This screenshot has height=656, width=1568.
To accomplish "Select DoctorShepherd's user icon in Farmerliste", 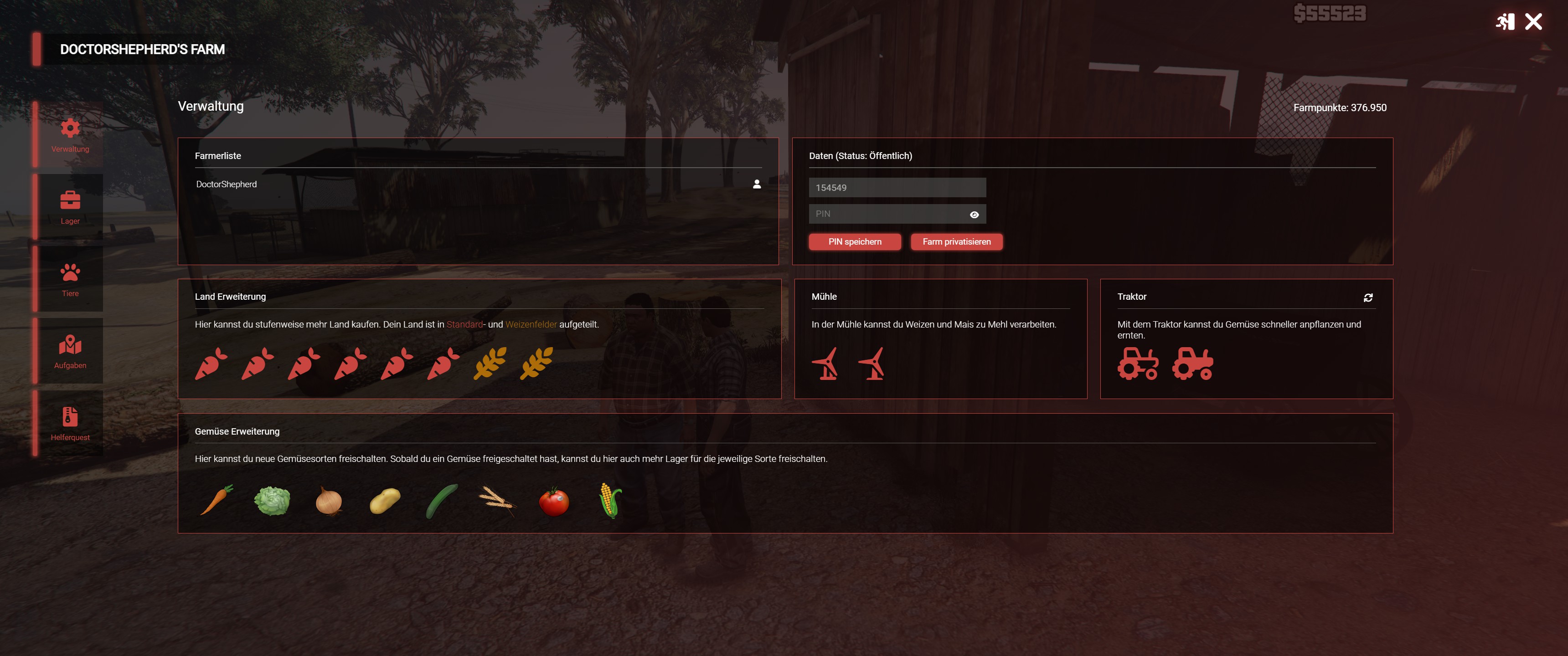I will (757, 184).
